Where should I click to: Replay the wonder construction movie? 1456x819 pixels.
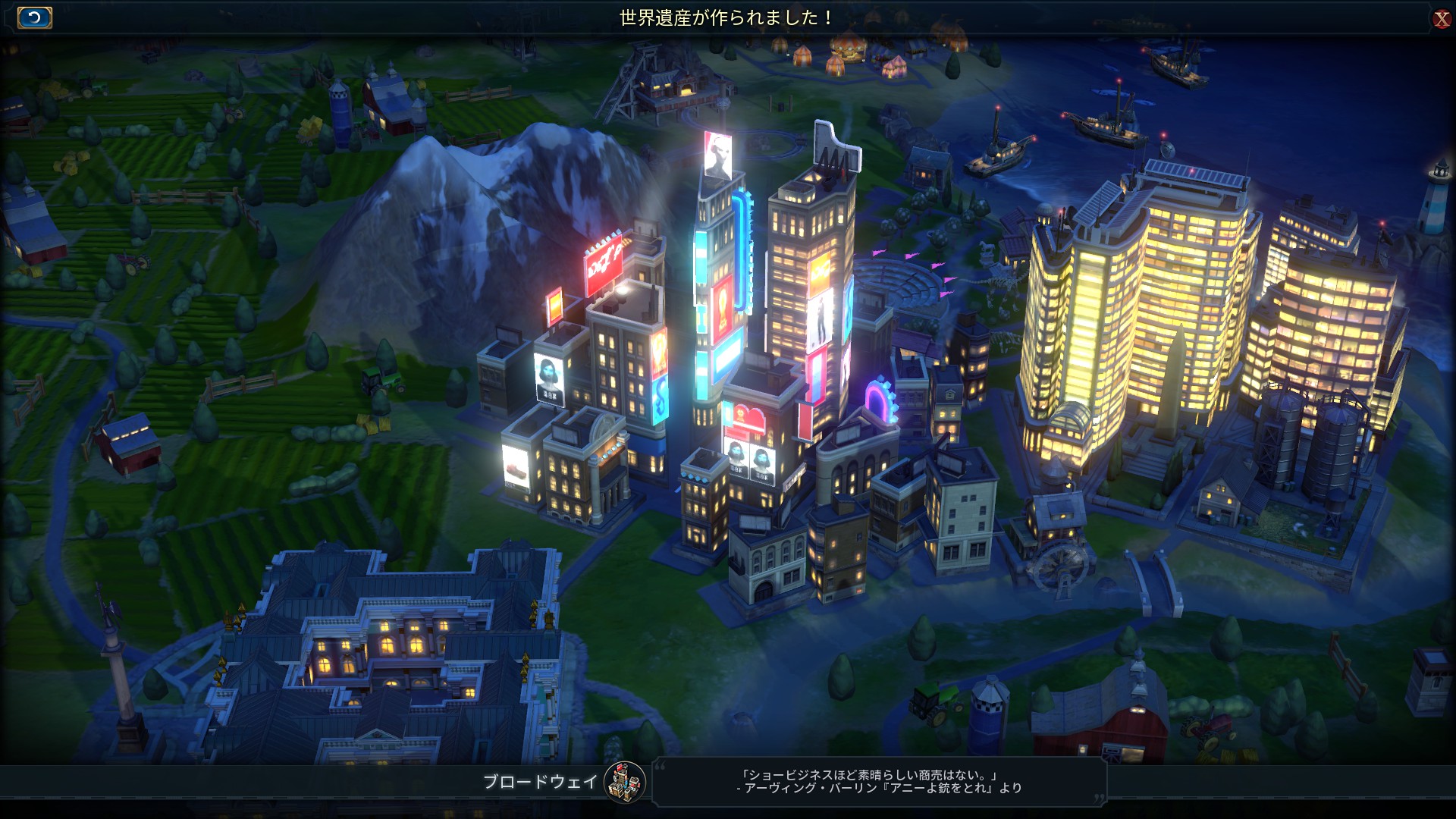(34, 17)
